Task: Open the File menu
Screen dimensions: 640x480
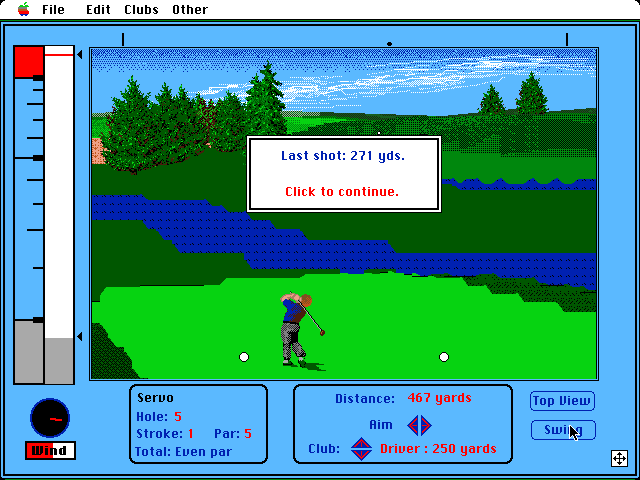Action: tap(53, 9)
